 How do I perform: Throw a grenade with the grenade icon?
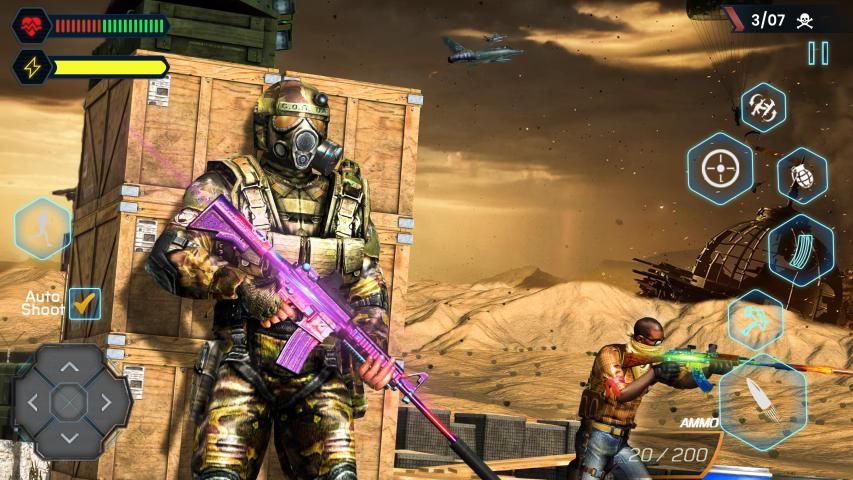click(802, 175)
